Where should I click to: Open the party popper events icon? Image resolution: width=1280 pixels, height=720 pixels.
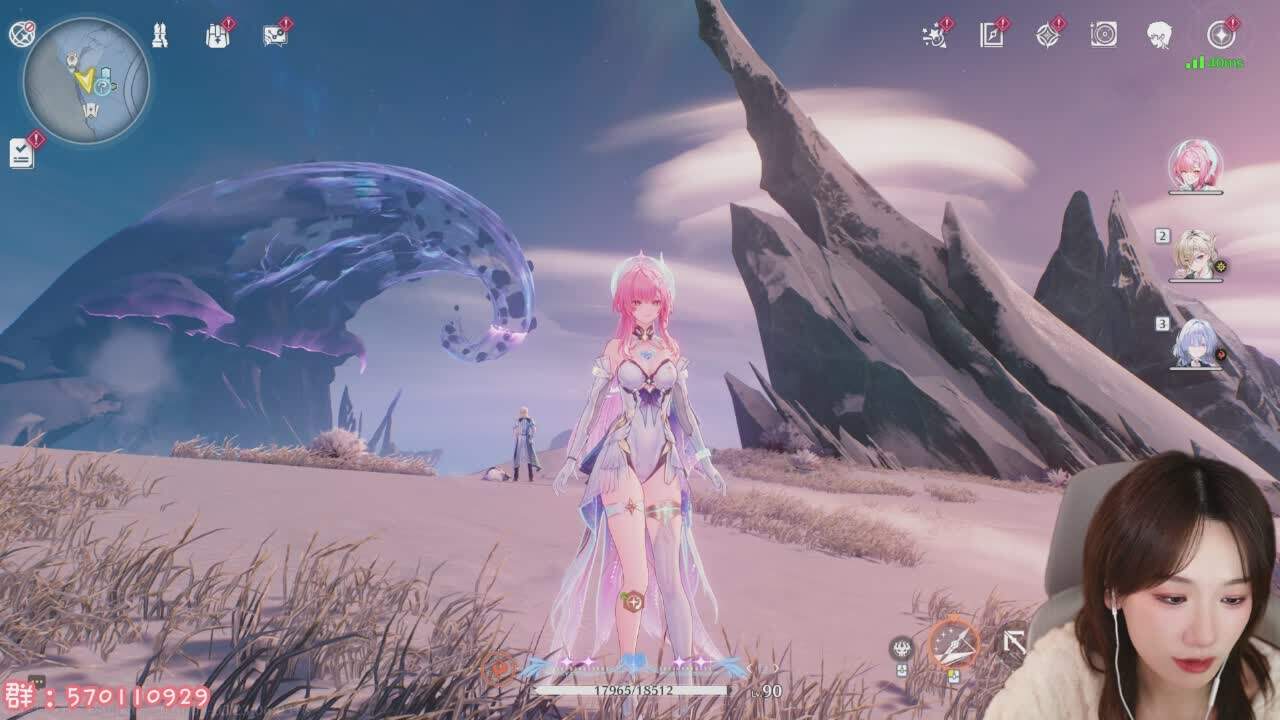tap(935, 36)
